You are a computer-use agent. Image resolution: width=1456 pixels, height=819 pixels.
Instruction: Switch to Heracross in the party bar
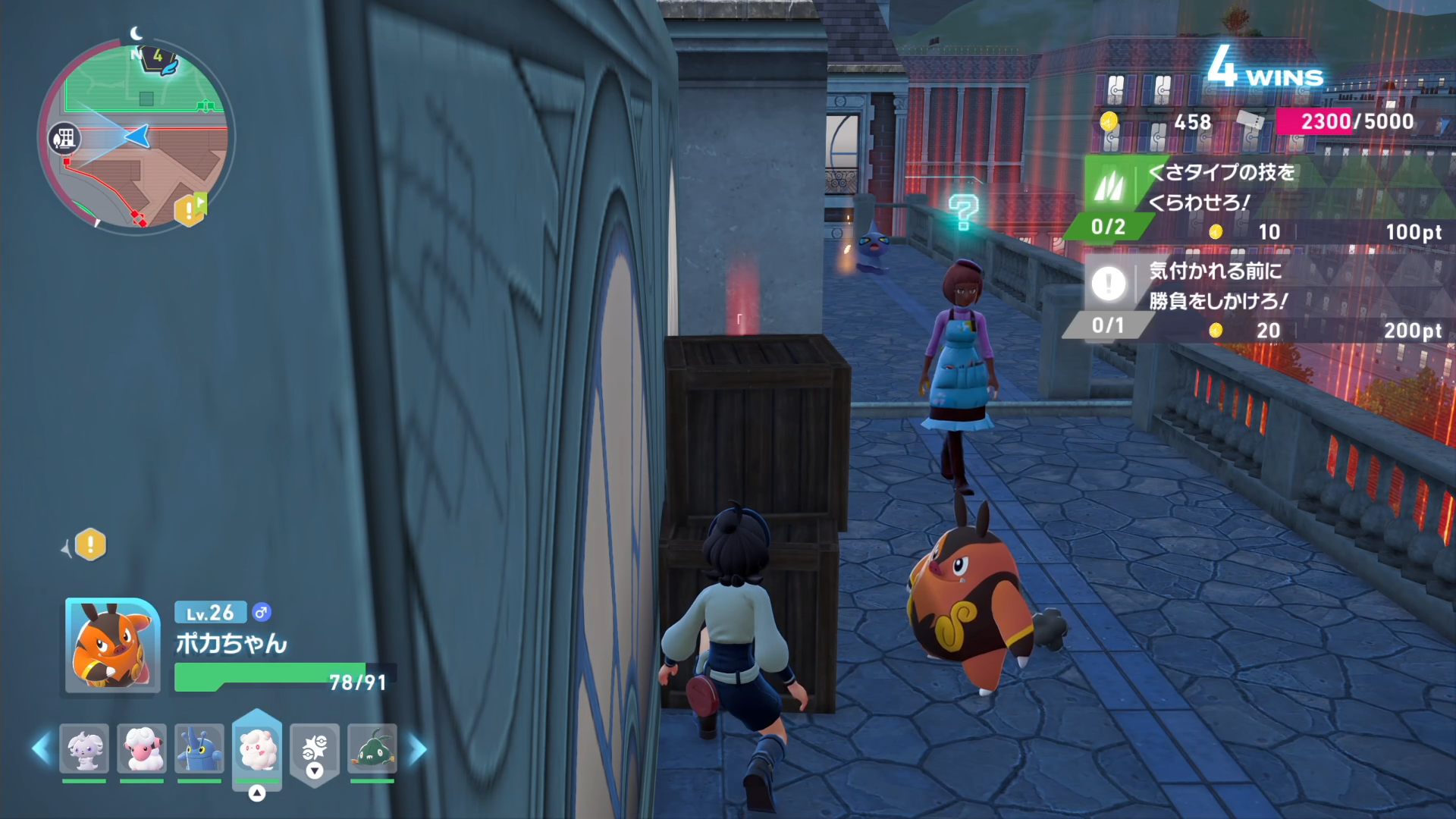point(199,748)
